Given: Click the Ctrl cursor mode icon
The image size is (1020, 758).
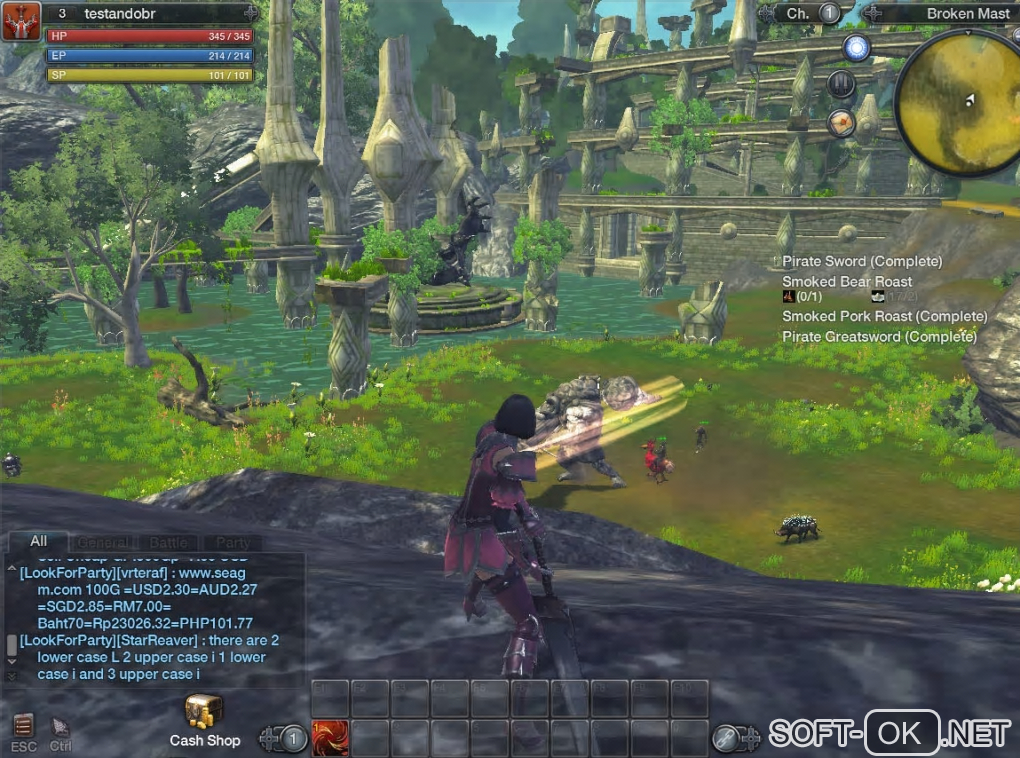Looking at the screenshot, I should tap(61, 727).
